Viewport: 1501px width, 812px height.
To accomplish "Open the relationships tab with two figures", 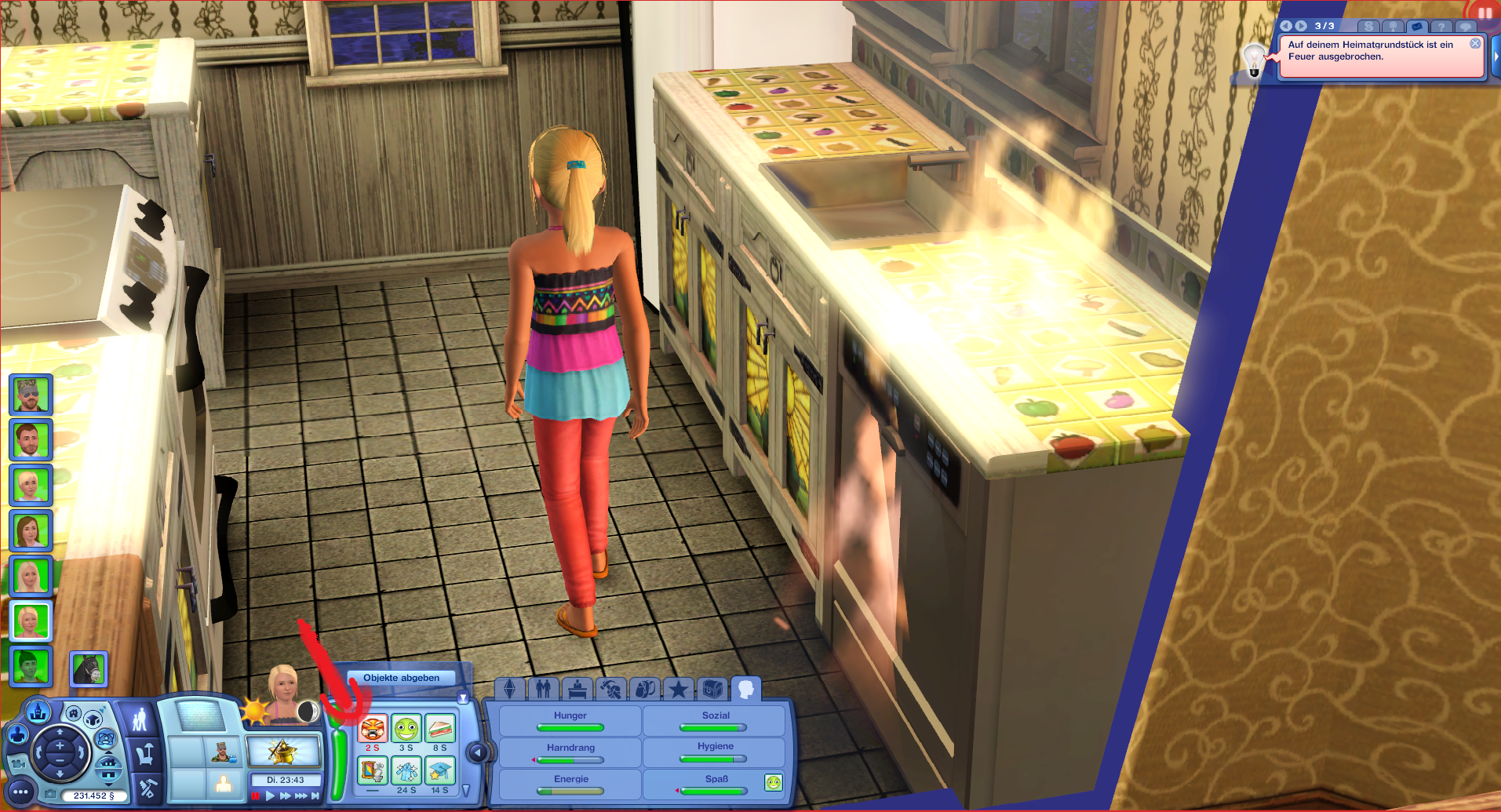I will click(x=543, y=690).
